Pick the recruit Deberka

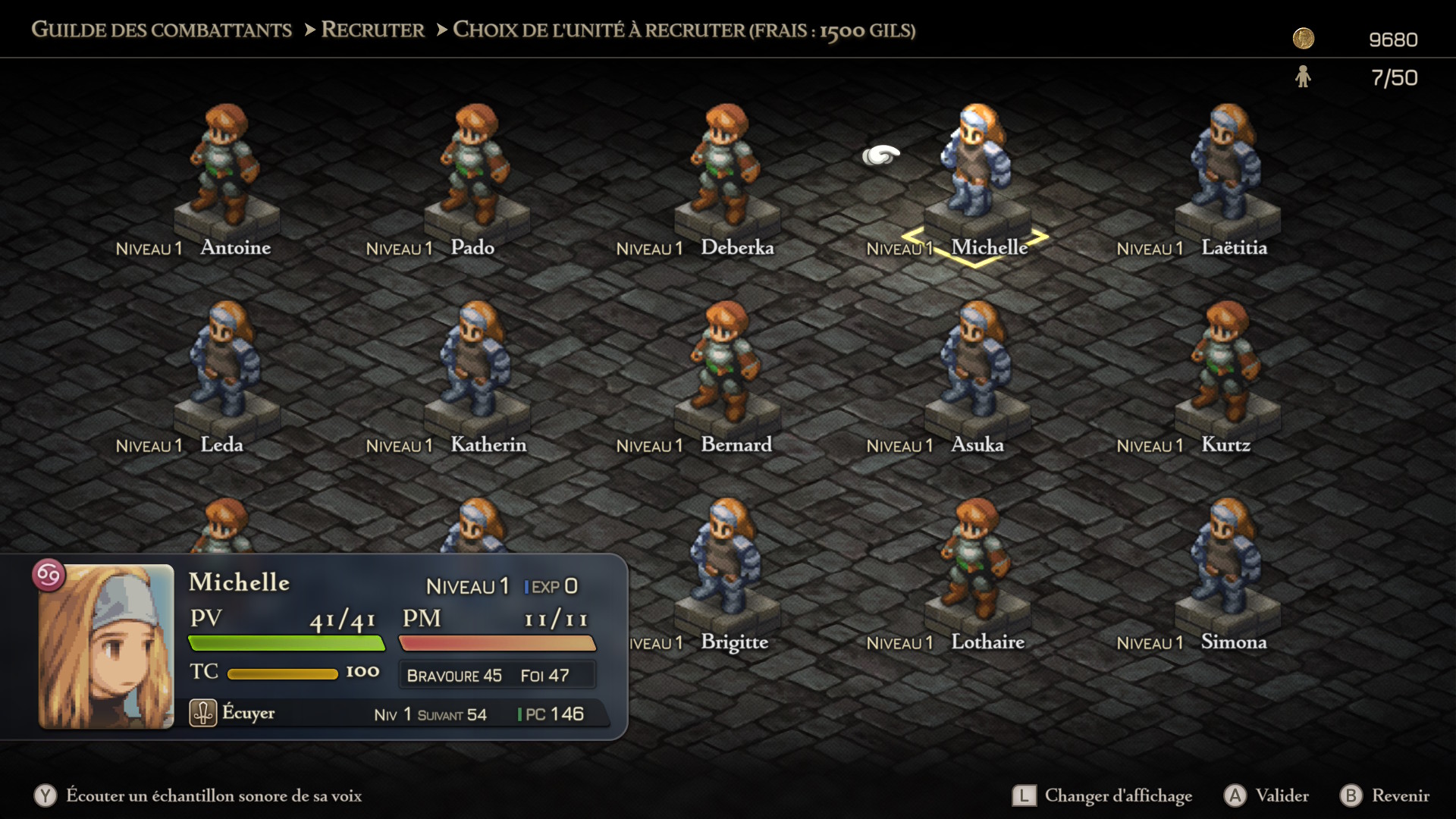(x=724, y=167)
